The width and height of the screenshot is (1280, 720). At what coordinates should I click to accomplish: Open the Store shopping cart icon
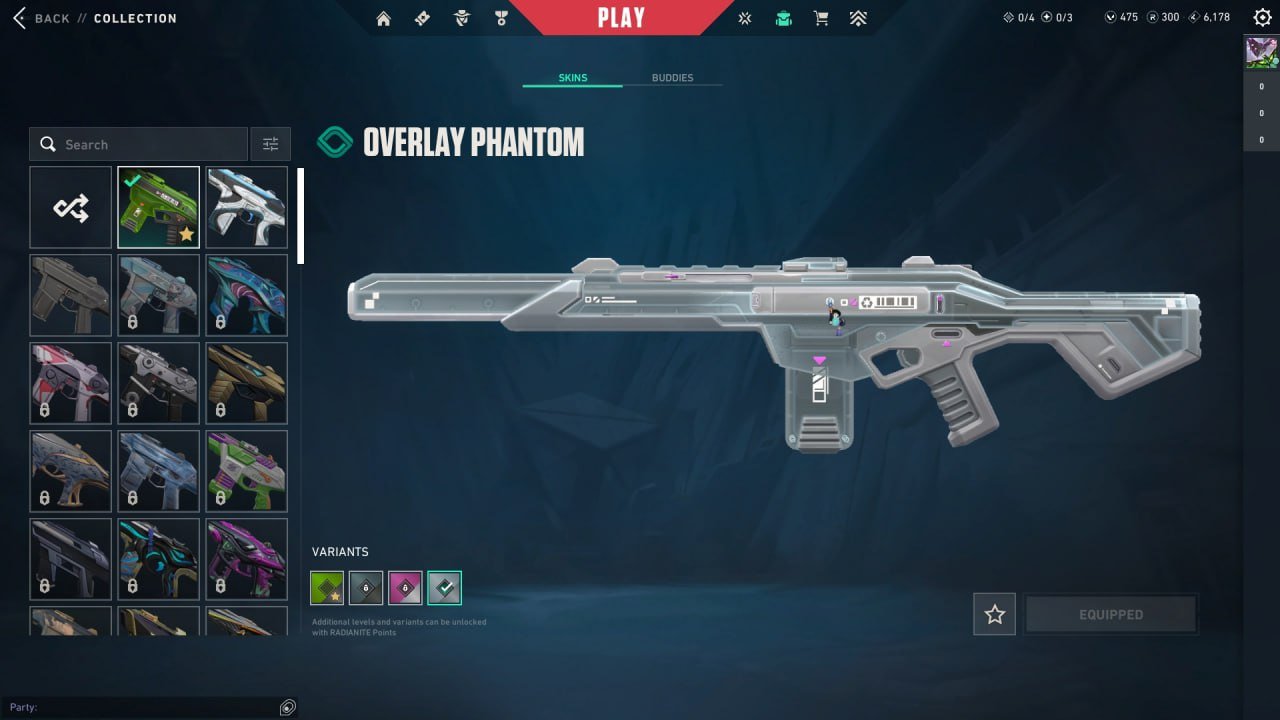(x=820, y=17)
